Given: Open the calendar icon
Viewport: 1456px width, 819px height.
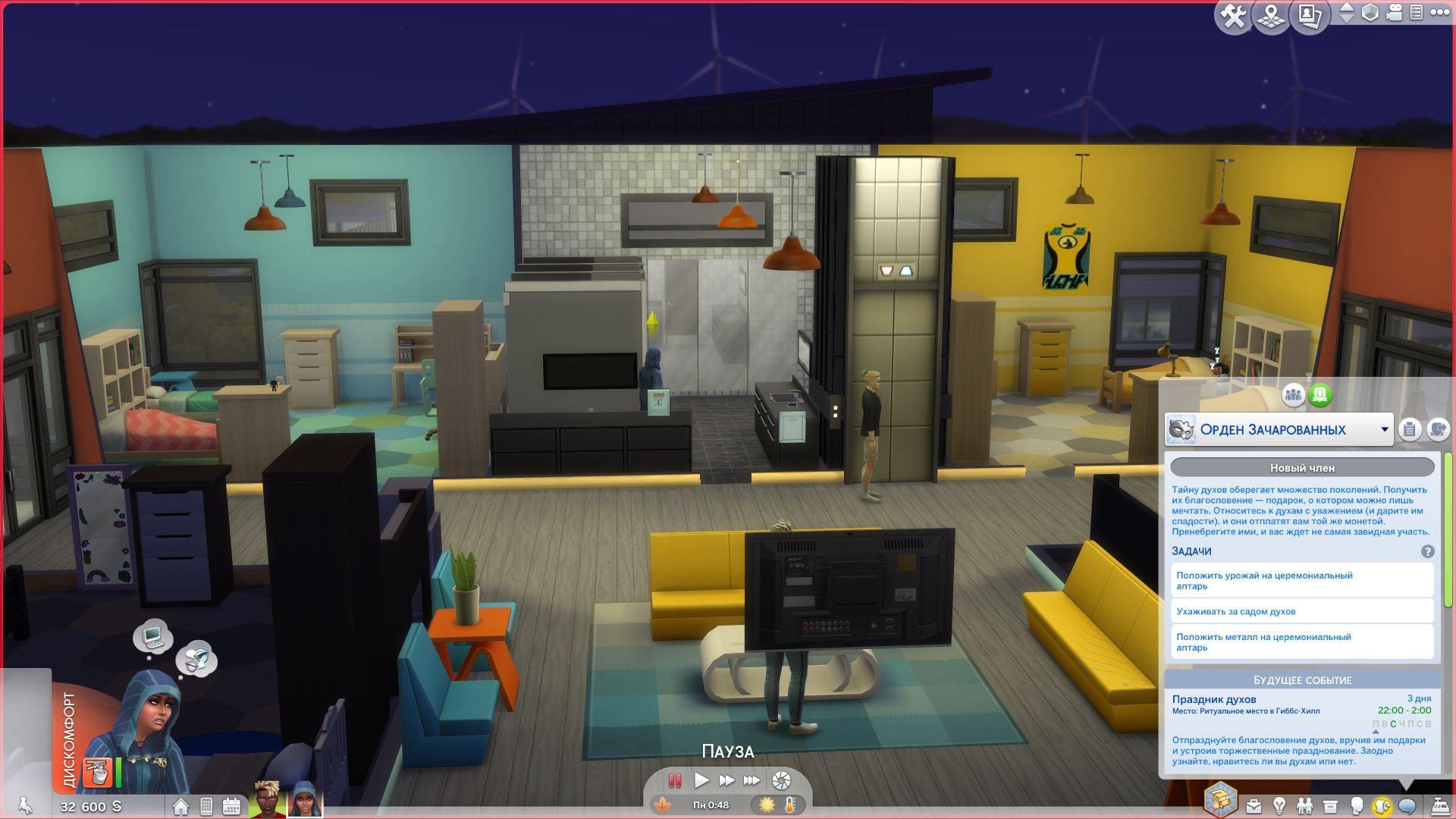Looking at the screenshot, I should (231, 806).
